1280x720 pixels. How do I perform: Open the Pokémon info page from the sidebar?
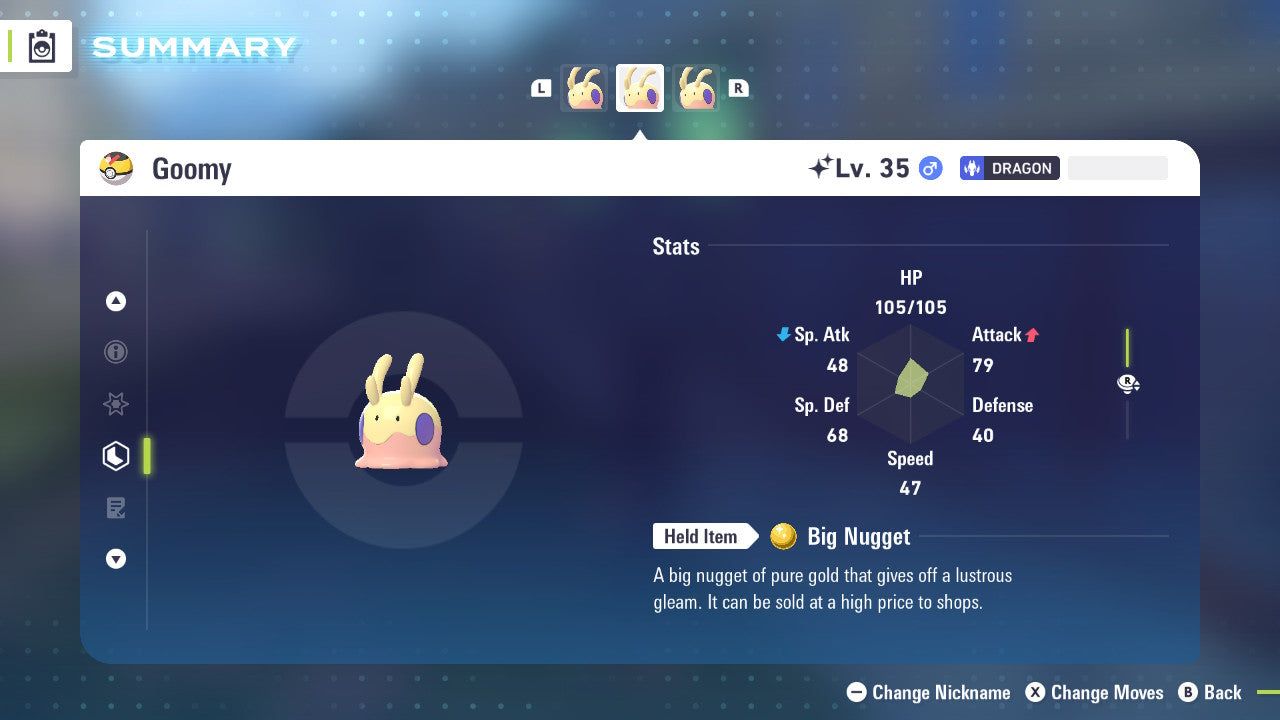pyautogui.click(x=116, y=352)
